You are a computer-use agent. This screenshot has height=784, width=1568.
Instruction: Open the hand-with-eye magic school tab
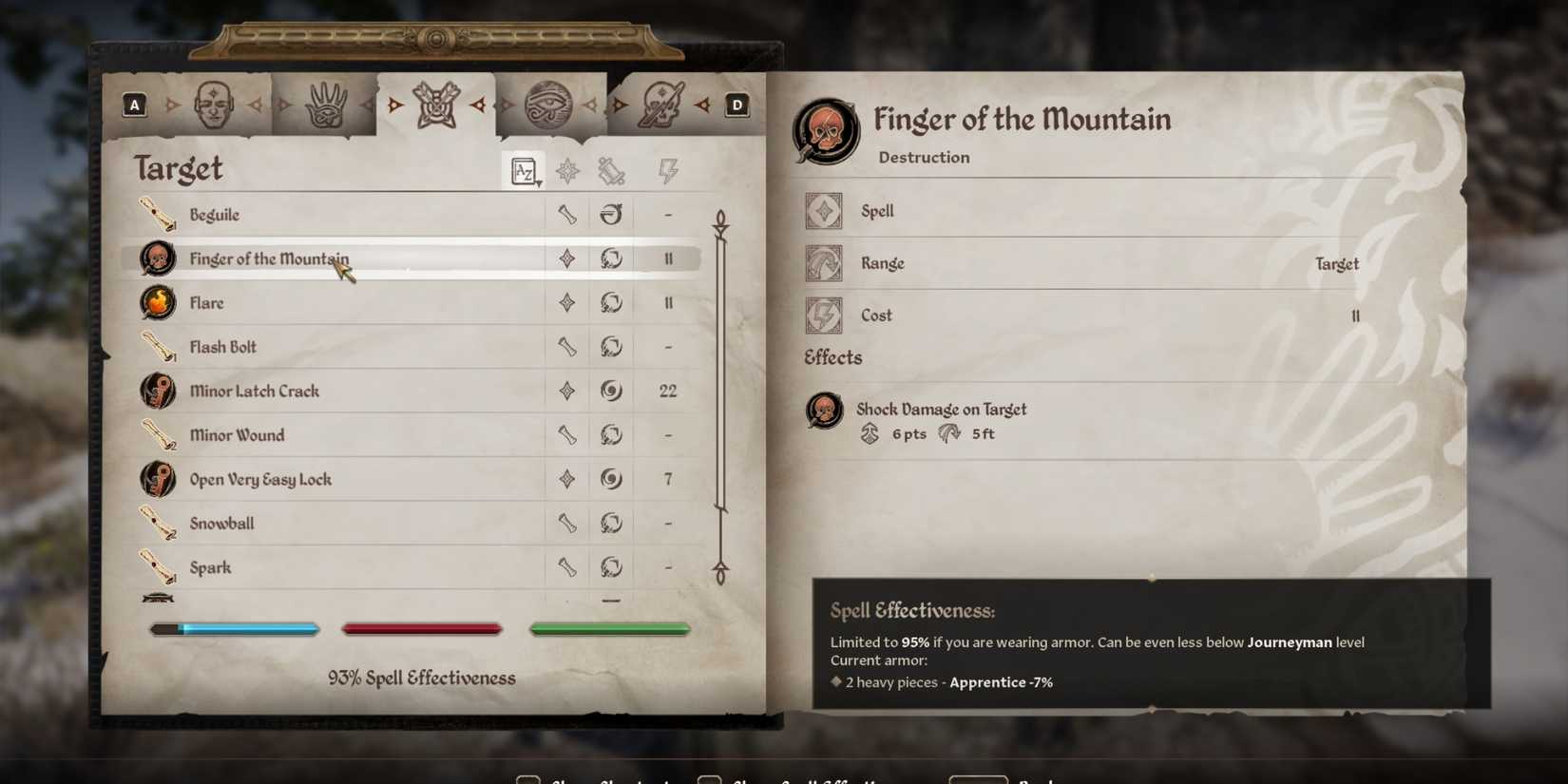pyautogui.click(x=324, y=103)
